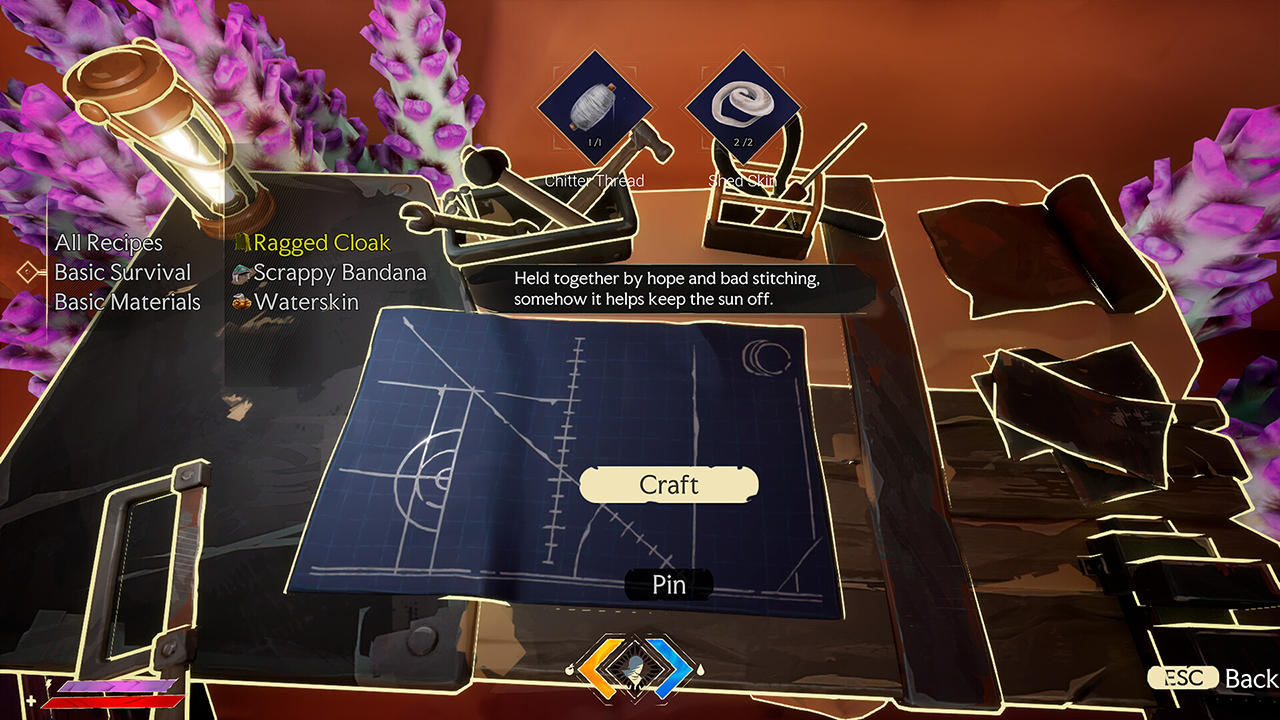Toggle the Pin option for this blueprint
This screenshot has height=720, width=1280.
coord(668,585)
